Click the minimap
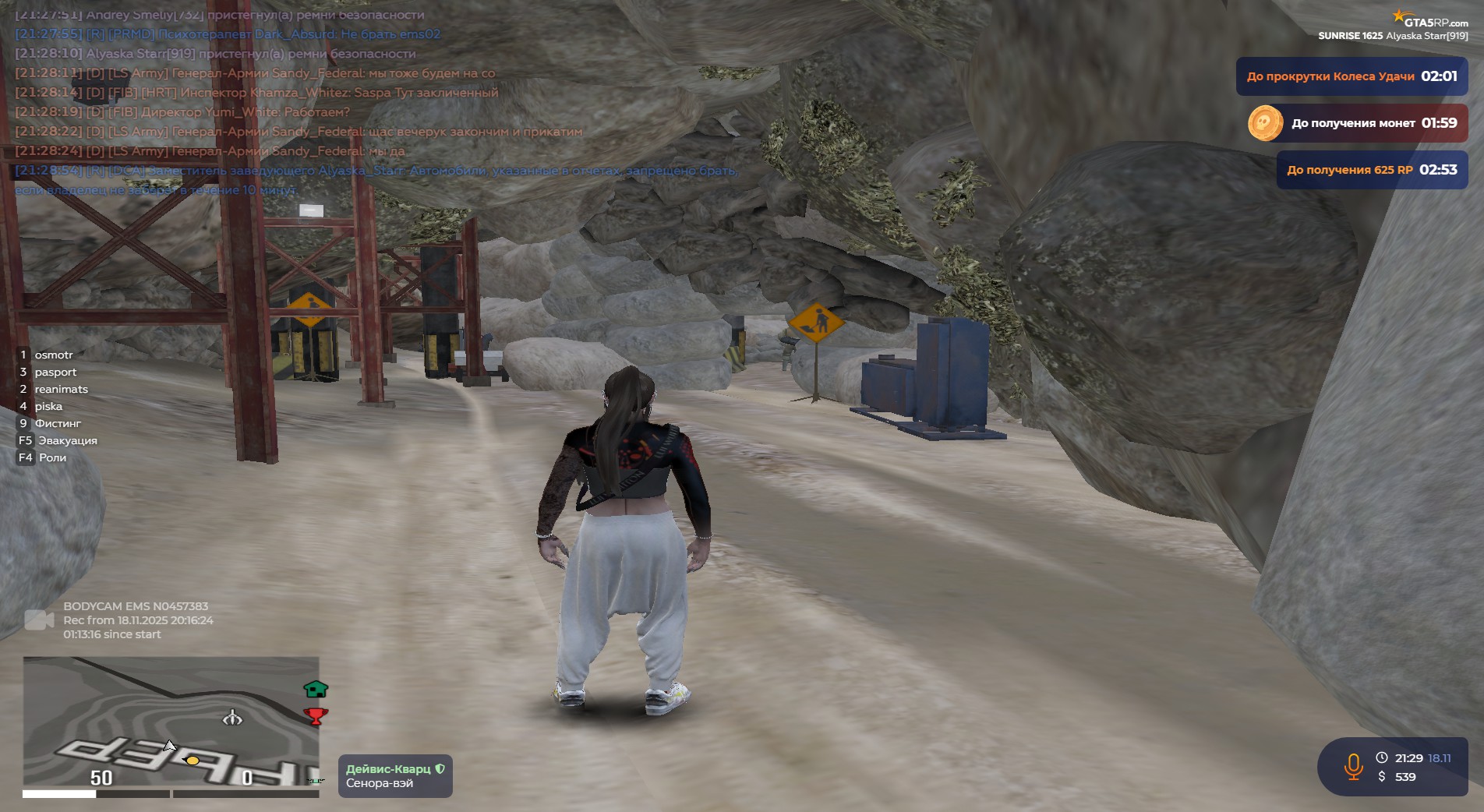The height and width of the screenshot is (812, 1484). pyautogui.click(x=171, y=721)
